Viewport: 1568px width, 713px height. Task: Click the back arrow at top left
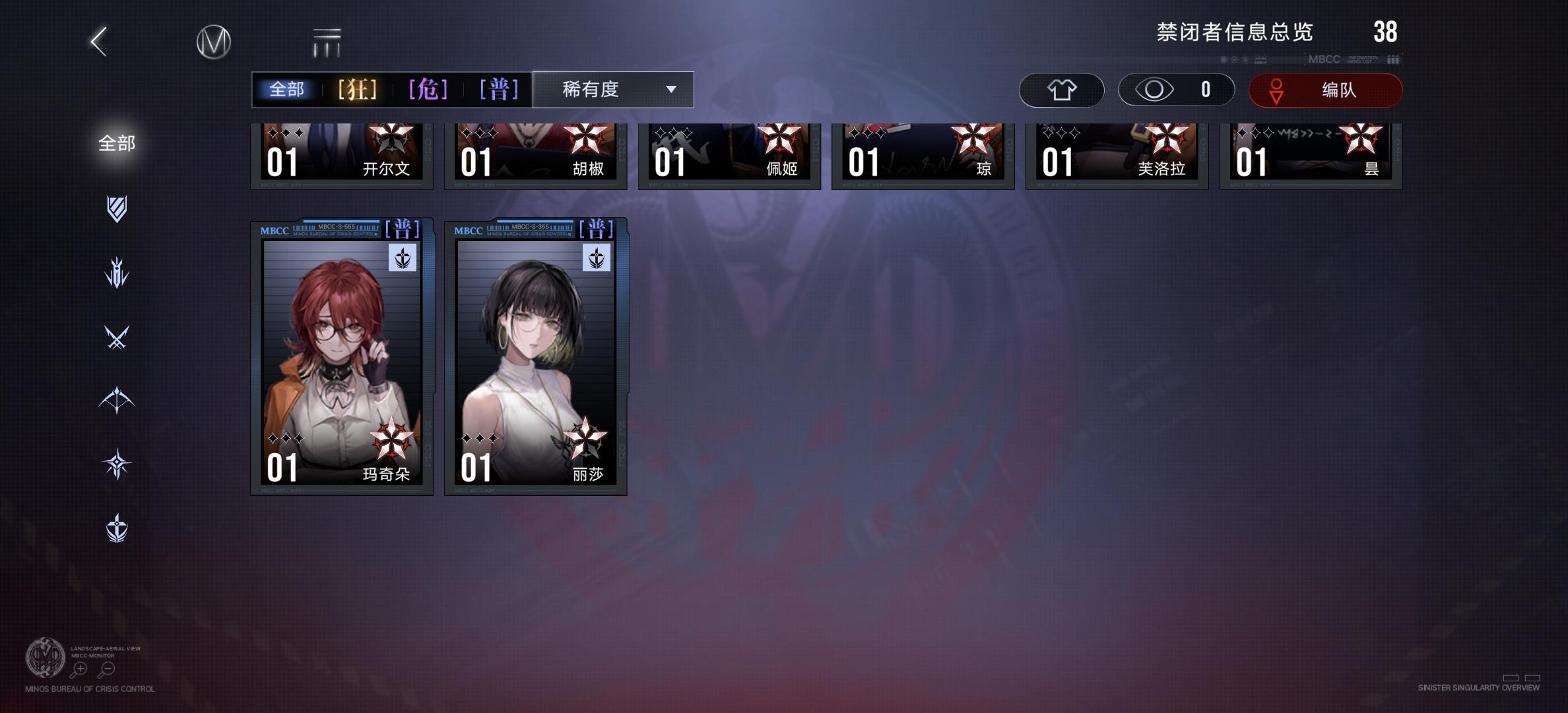point(97,41)
